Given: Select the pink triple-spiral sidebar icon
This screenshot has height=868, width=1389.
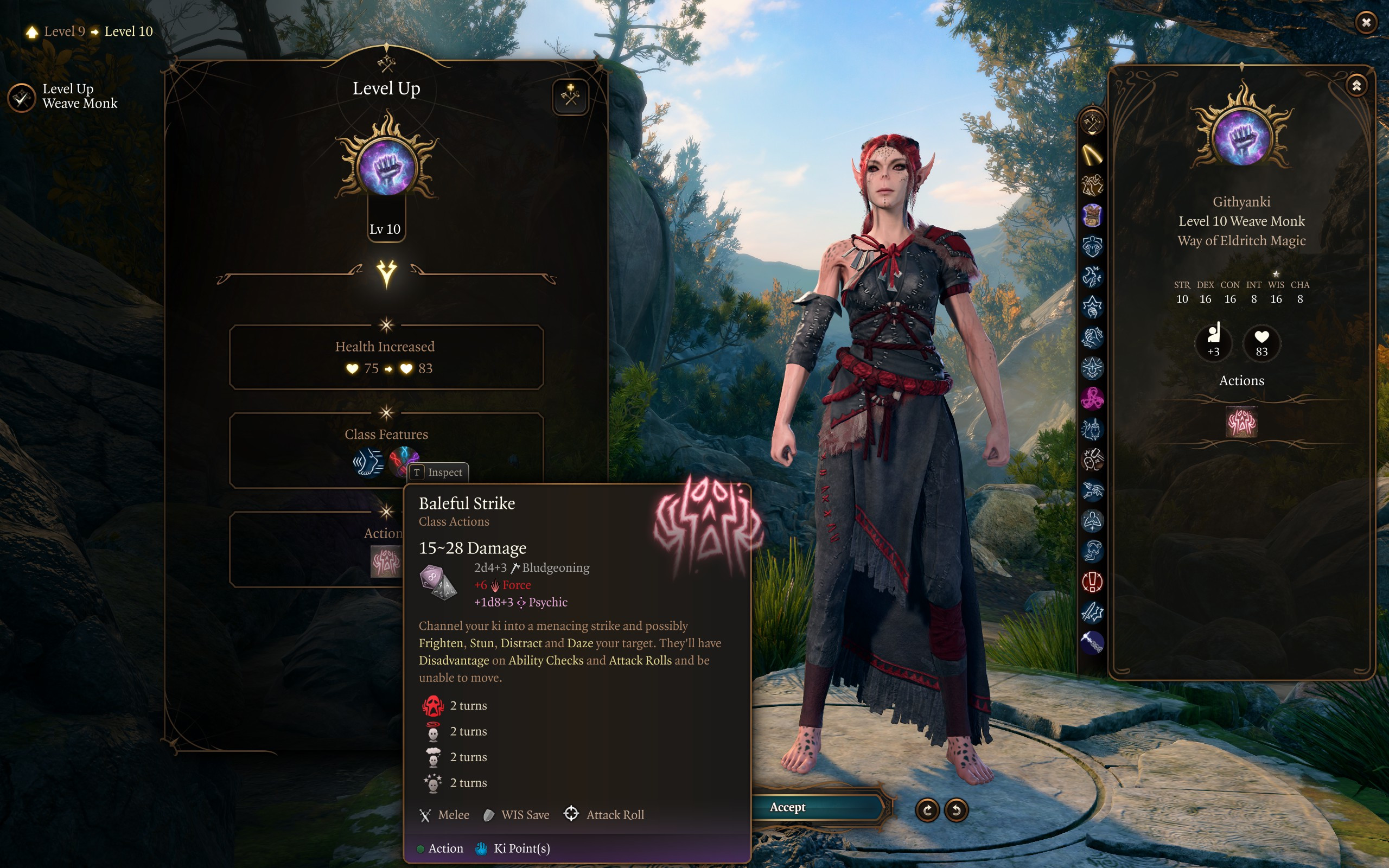Looking at the screenshot, I should point(1092,398).
